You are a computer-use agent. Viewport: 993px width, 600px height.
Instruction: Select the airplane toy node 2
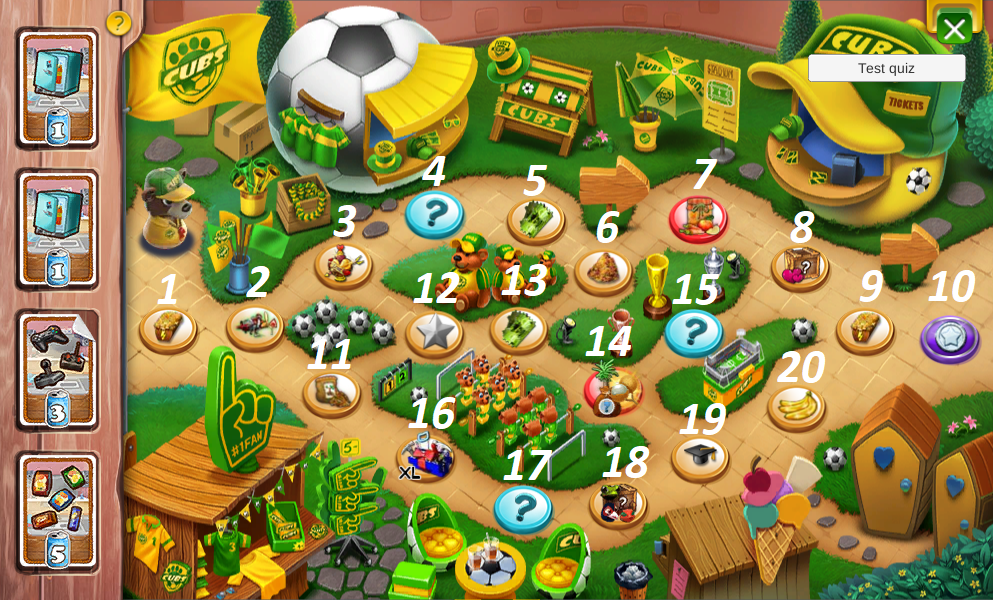[x=255, y=325]
